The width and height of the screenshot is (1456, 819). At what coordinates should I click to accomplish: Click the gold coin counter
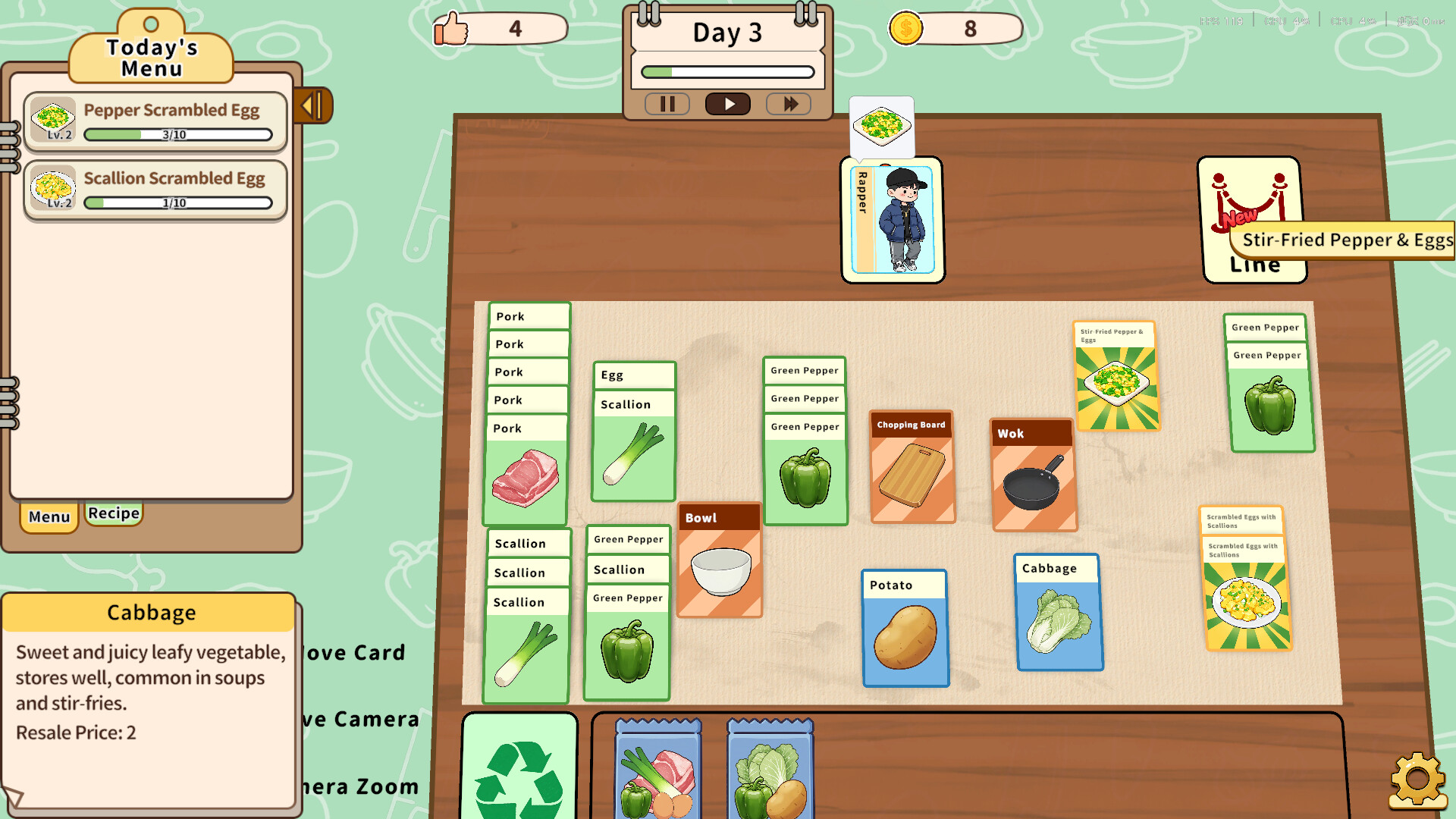tap(955, 28)
